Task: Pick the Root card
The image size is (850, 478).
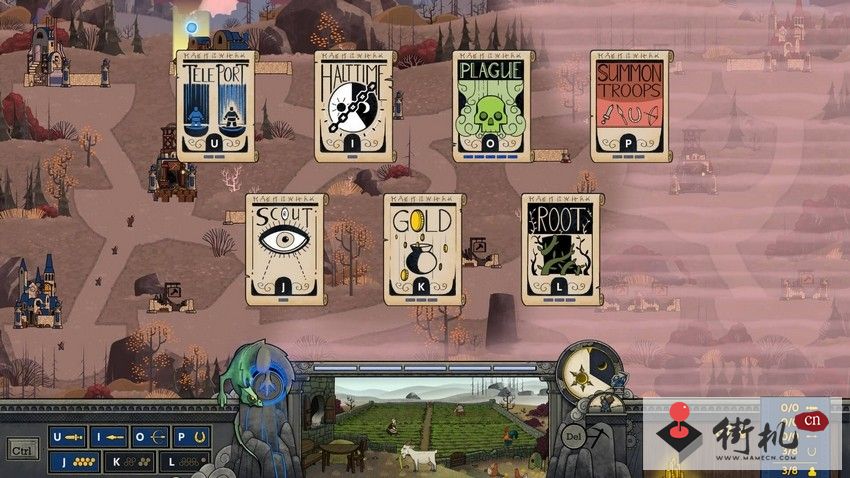Action: tap(561, 249)
